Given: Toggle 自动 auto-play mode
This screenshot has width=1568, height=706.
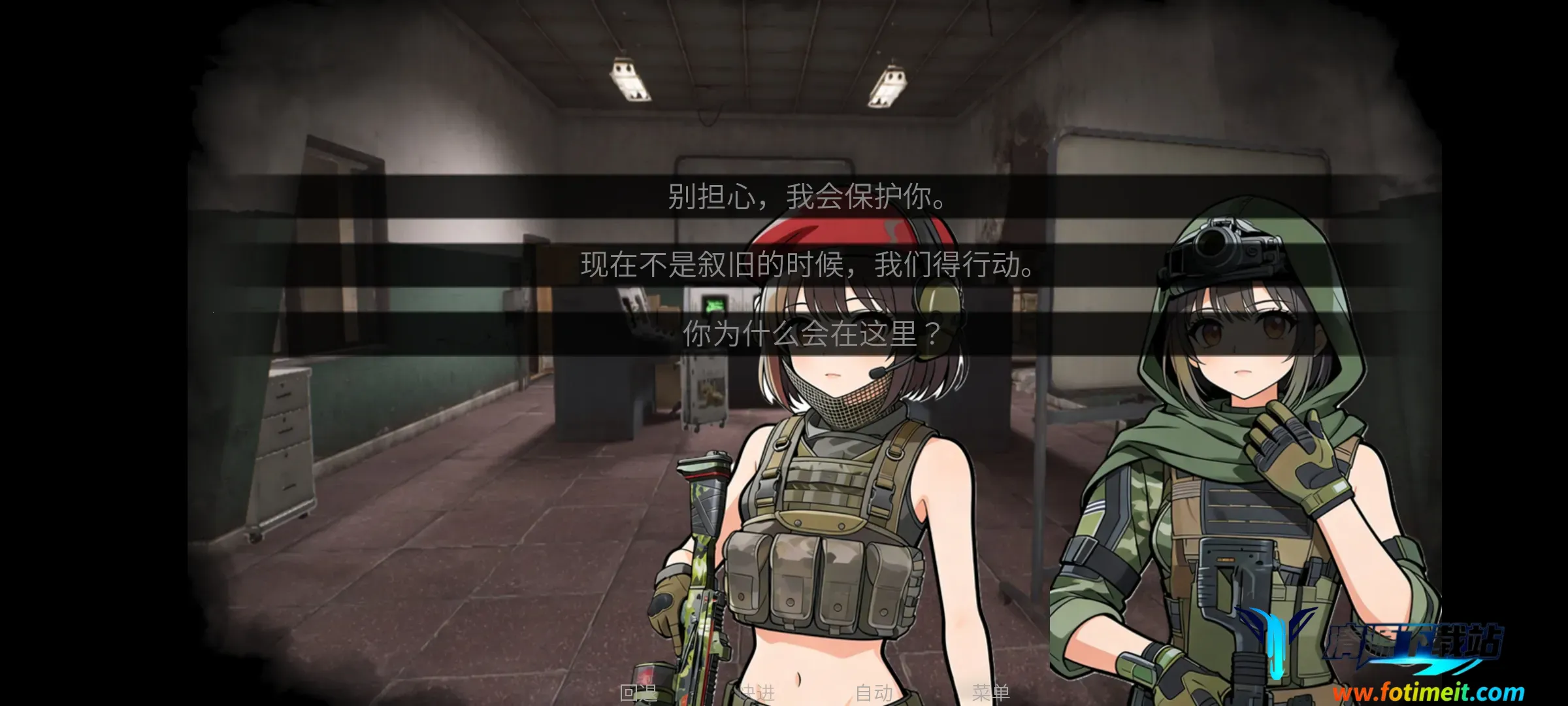Looking at the screenshot, I should coord(874,692).
